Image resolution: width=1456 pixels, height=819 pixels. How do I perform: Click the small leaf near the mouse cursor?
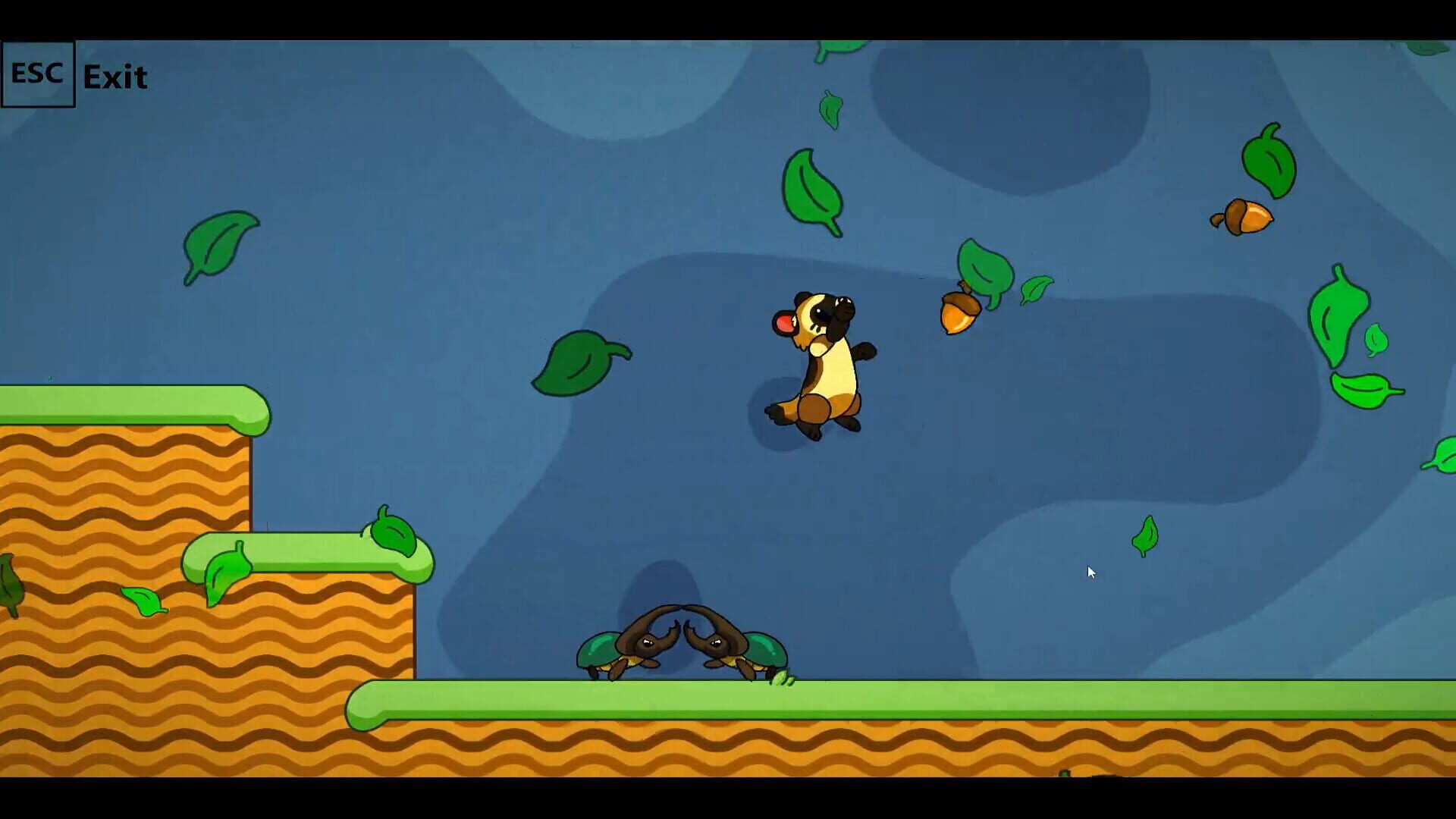click(1145, 535)
